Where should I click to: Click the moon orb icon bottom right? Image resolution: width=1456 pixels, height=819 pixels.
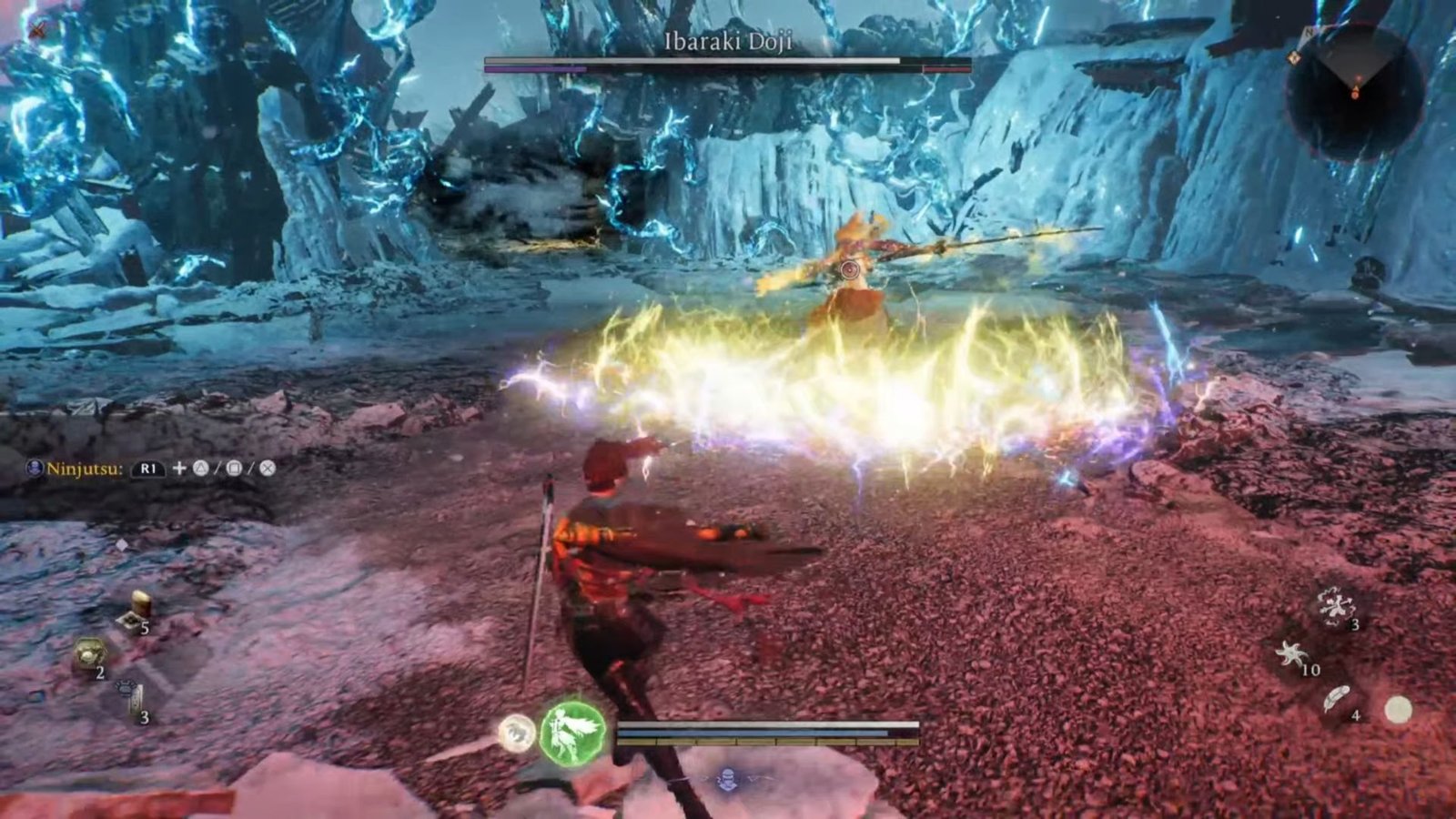tap(1400, 709)
